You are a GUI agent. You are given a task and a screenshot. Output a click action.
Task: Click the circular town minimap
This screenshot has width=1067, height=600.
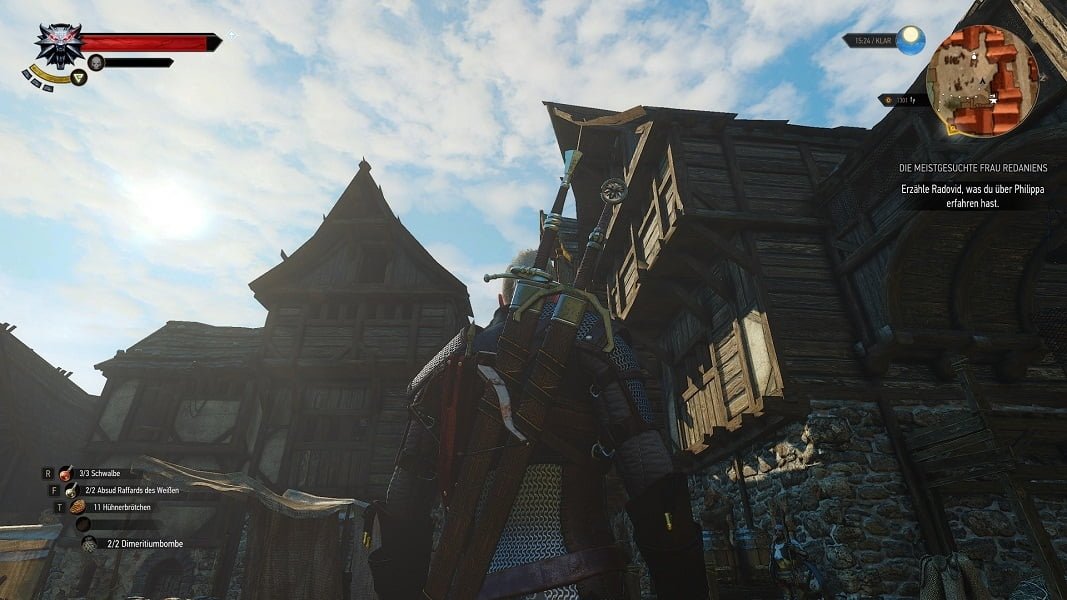click(982, 80)
